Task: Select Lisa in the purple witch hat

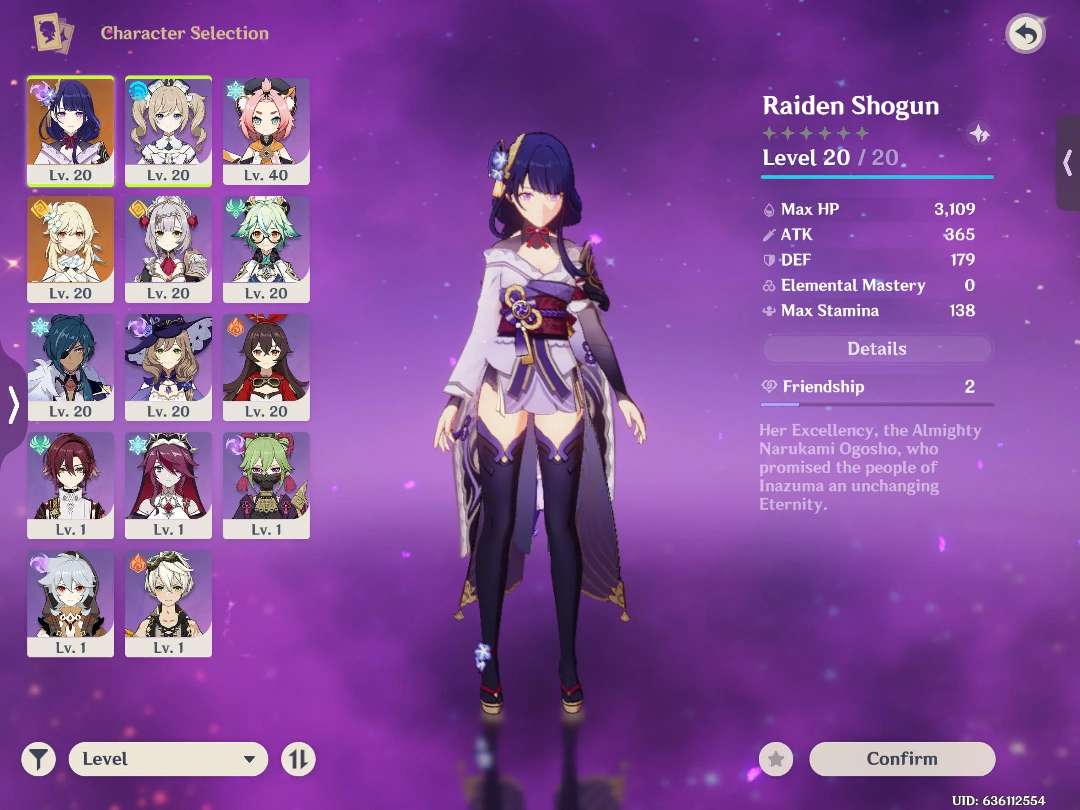Action: click(x=168, y=367)
